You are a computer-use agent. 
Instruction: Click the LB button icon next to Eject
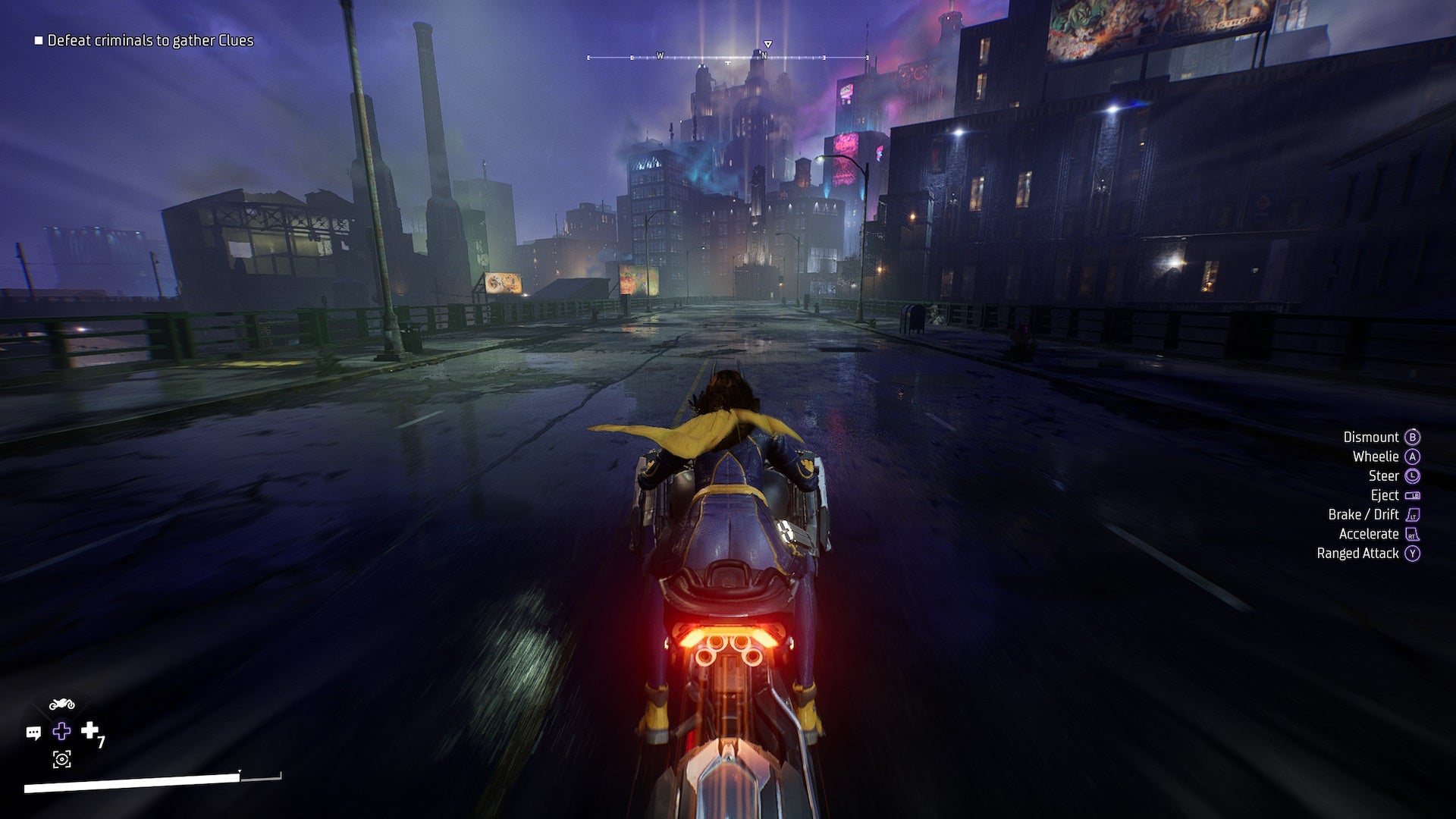[x=1413, y=495]
